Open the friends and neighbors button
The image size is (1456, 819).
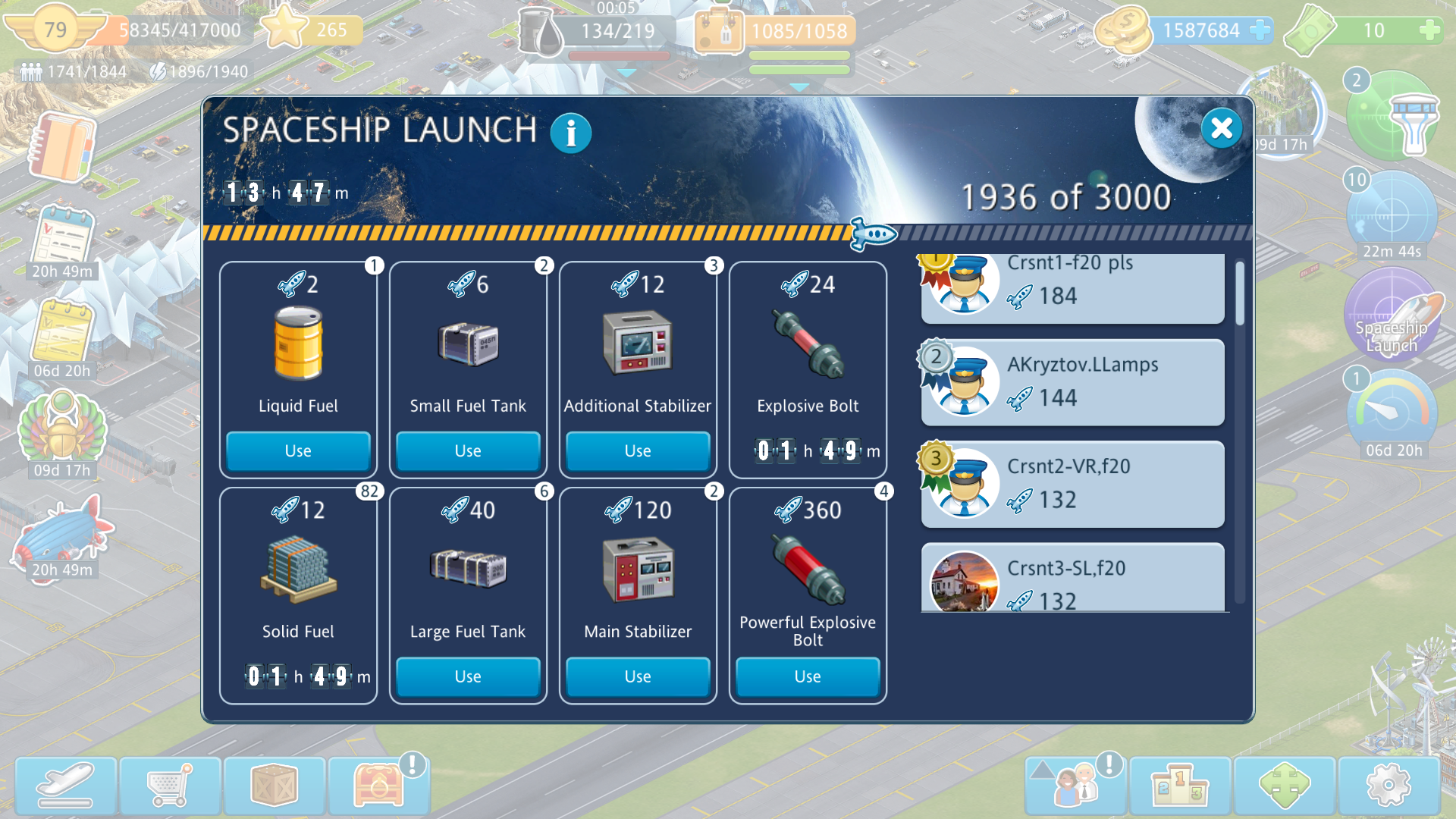(x=1076, y=786)
